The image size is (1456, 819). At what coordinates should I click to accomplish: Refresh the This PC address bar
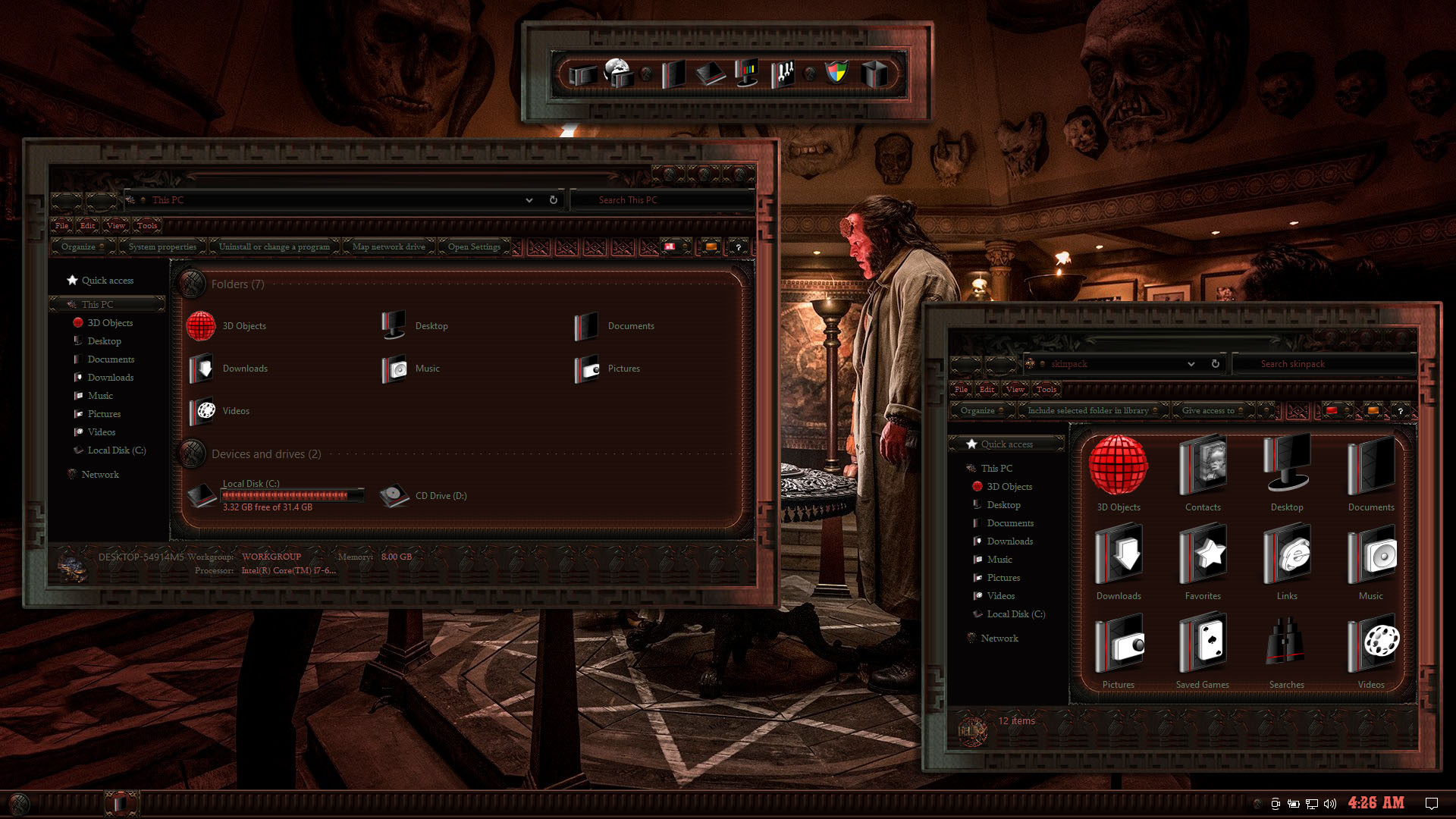(554, 200)
